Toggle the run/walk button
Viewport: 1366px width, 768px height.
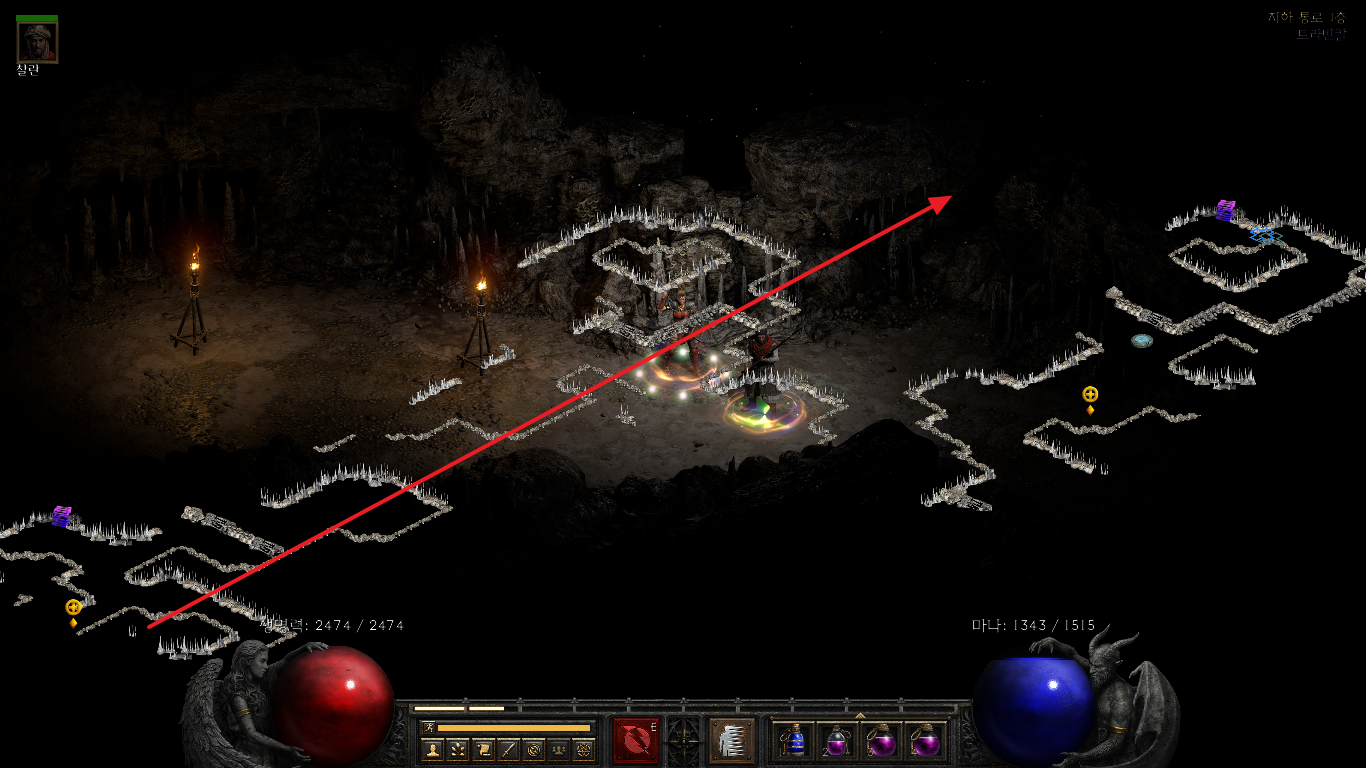pos(428,727)
